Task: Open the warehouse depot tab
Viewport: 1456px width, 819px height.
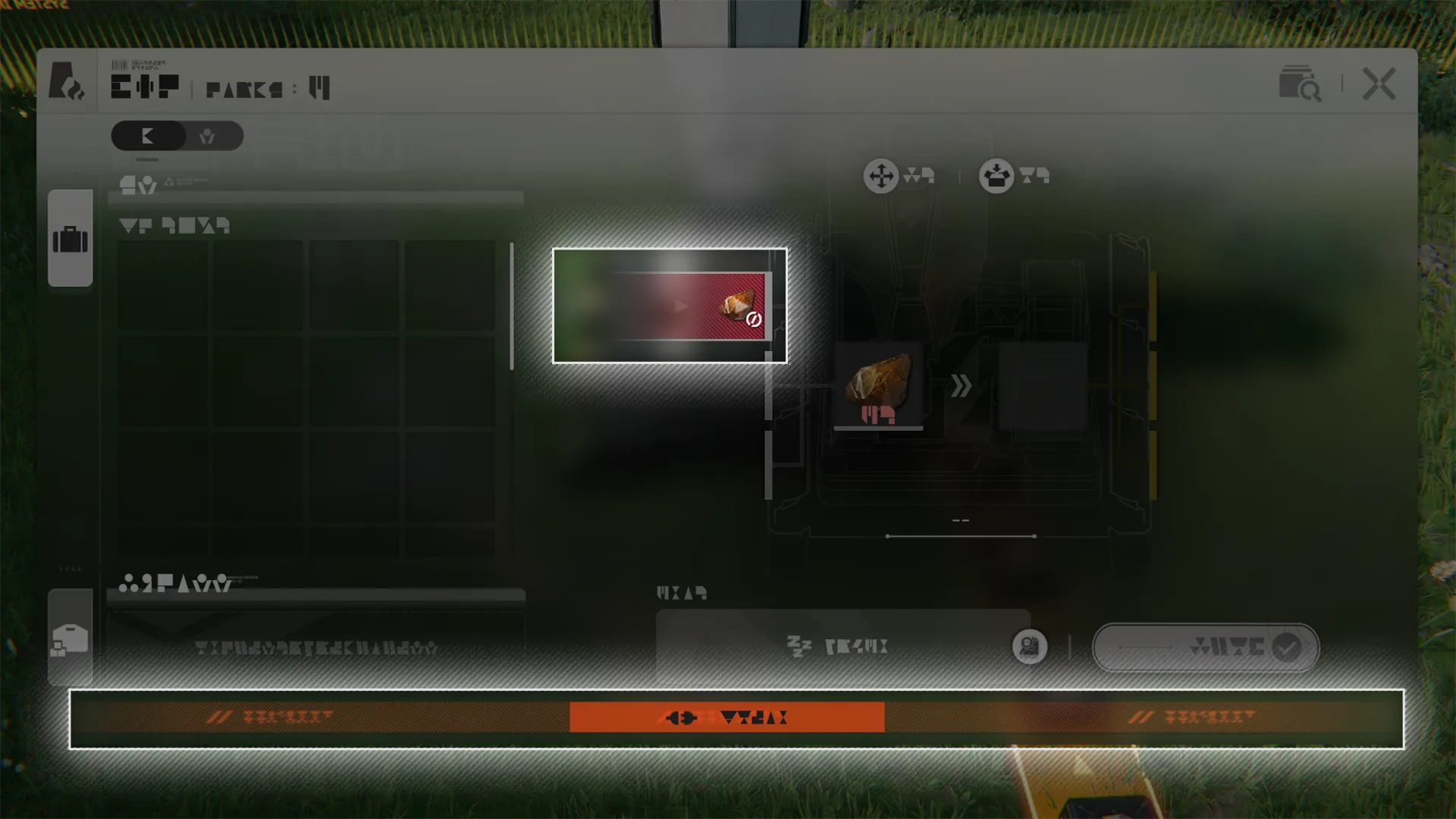Action: point(71,639)
